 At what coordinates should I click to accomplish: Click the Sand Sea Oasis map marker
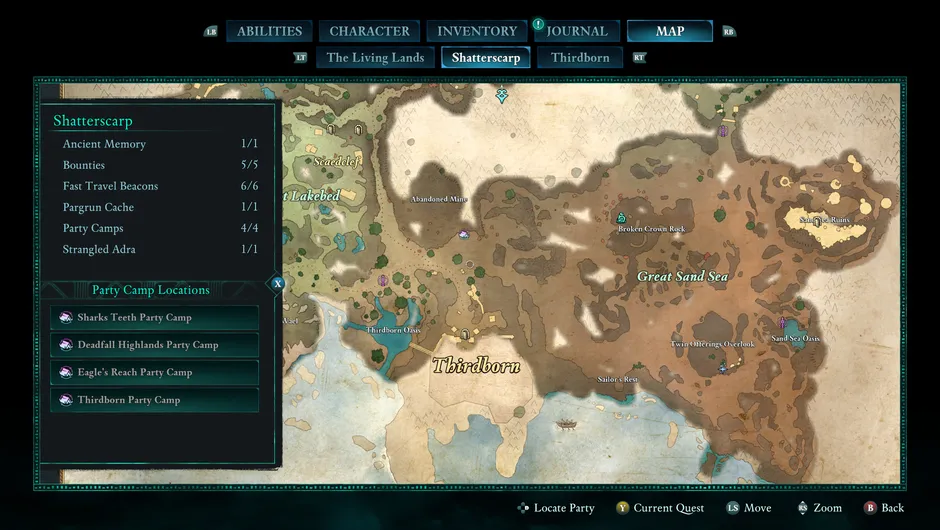point(782,324)
